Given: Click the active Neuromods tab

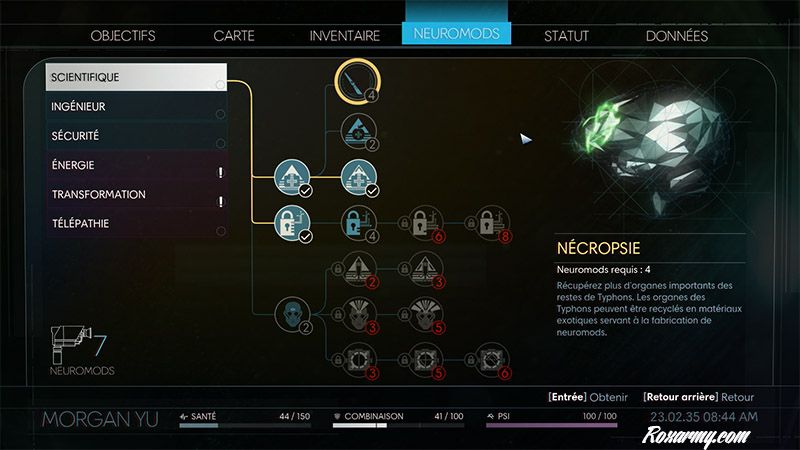Looking at the screenshot, I should click(x=456, y=34).
